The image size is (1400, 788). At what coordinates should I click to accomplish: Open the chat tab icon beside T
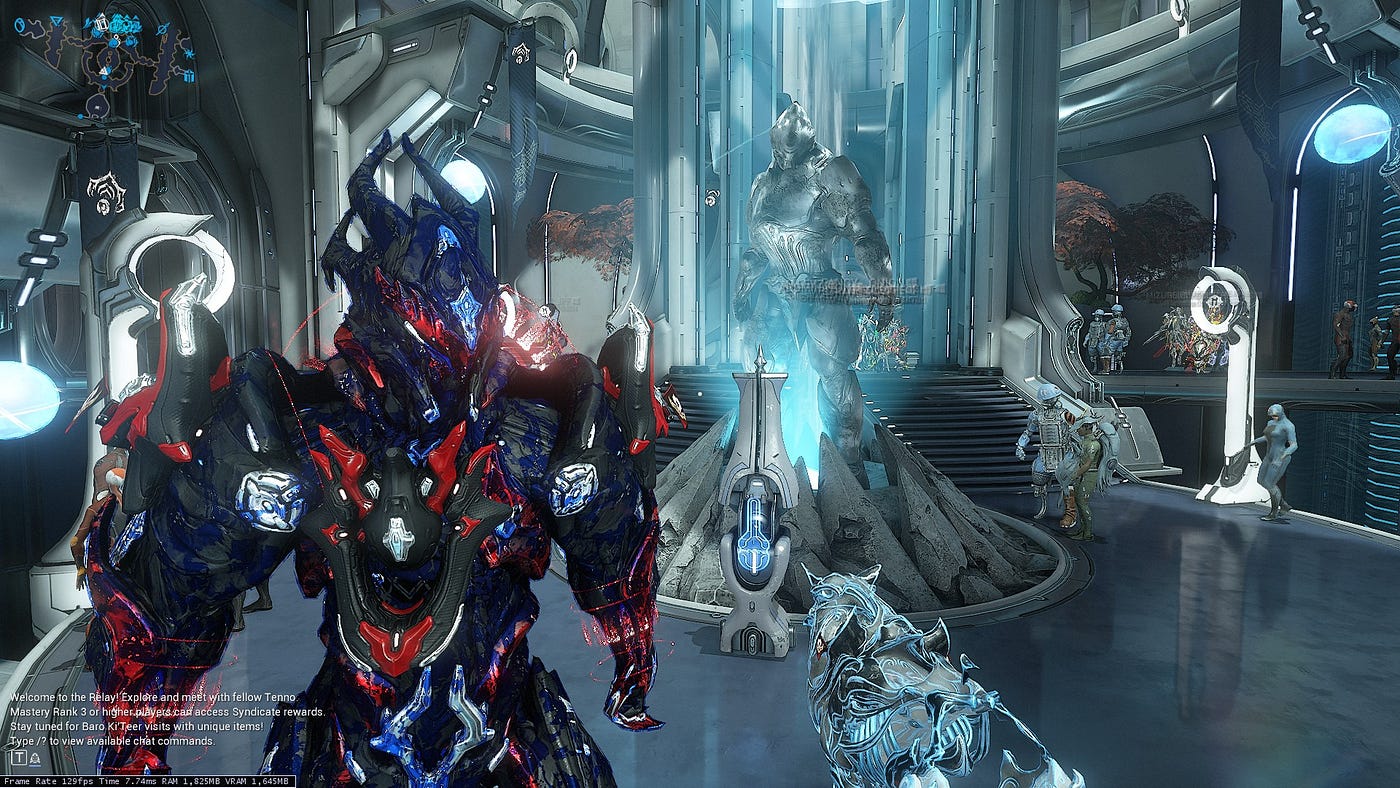pyautogui.click(x=35, y=759)
